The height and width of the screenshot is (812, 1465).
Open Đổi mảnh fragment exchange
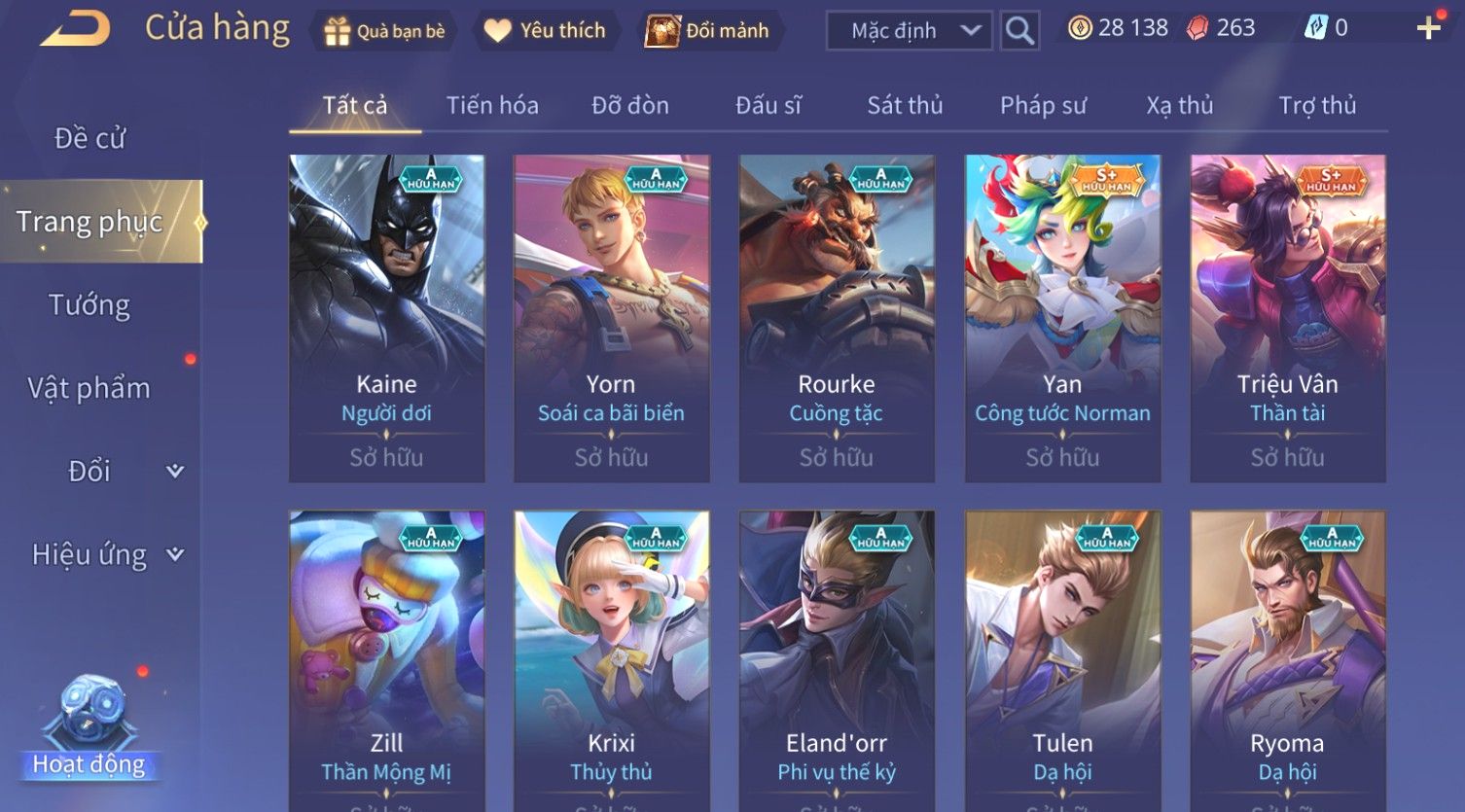(x=708, y=31)
